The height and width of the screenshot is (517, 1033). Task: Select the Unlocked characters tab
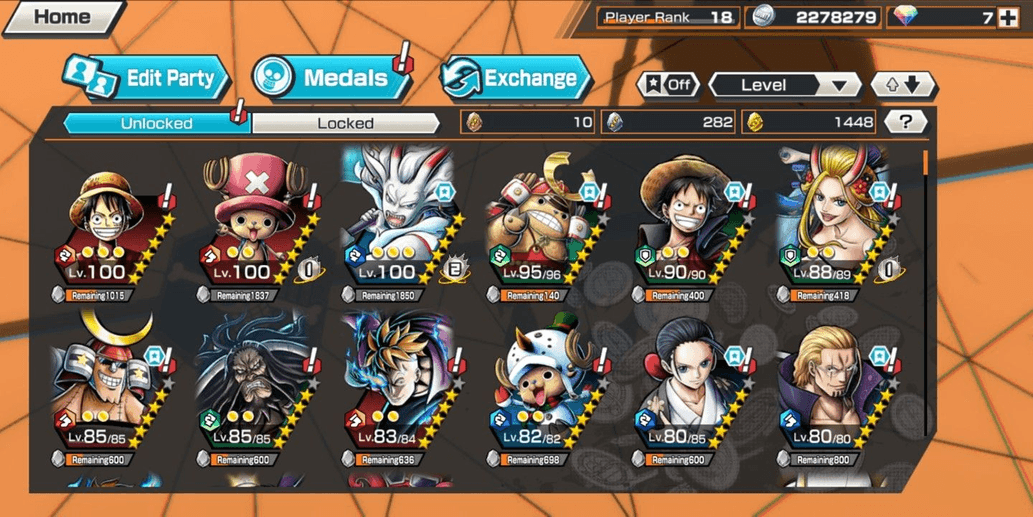click(x=156, y=123)
